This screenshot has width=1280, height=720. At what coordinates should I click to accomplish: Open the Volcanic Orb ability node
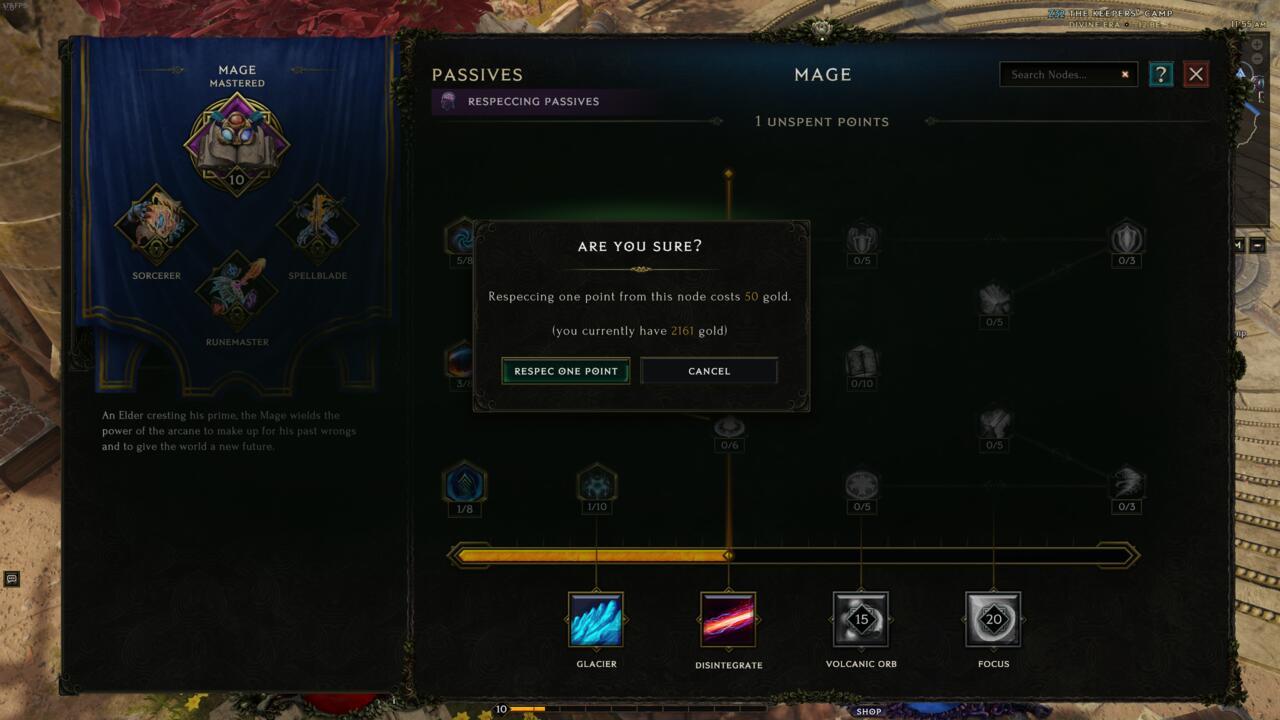(x=861, y=621)
